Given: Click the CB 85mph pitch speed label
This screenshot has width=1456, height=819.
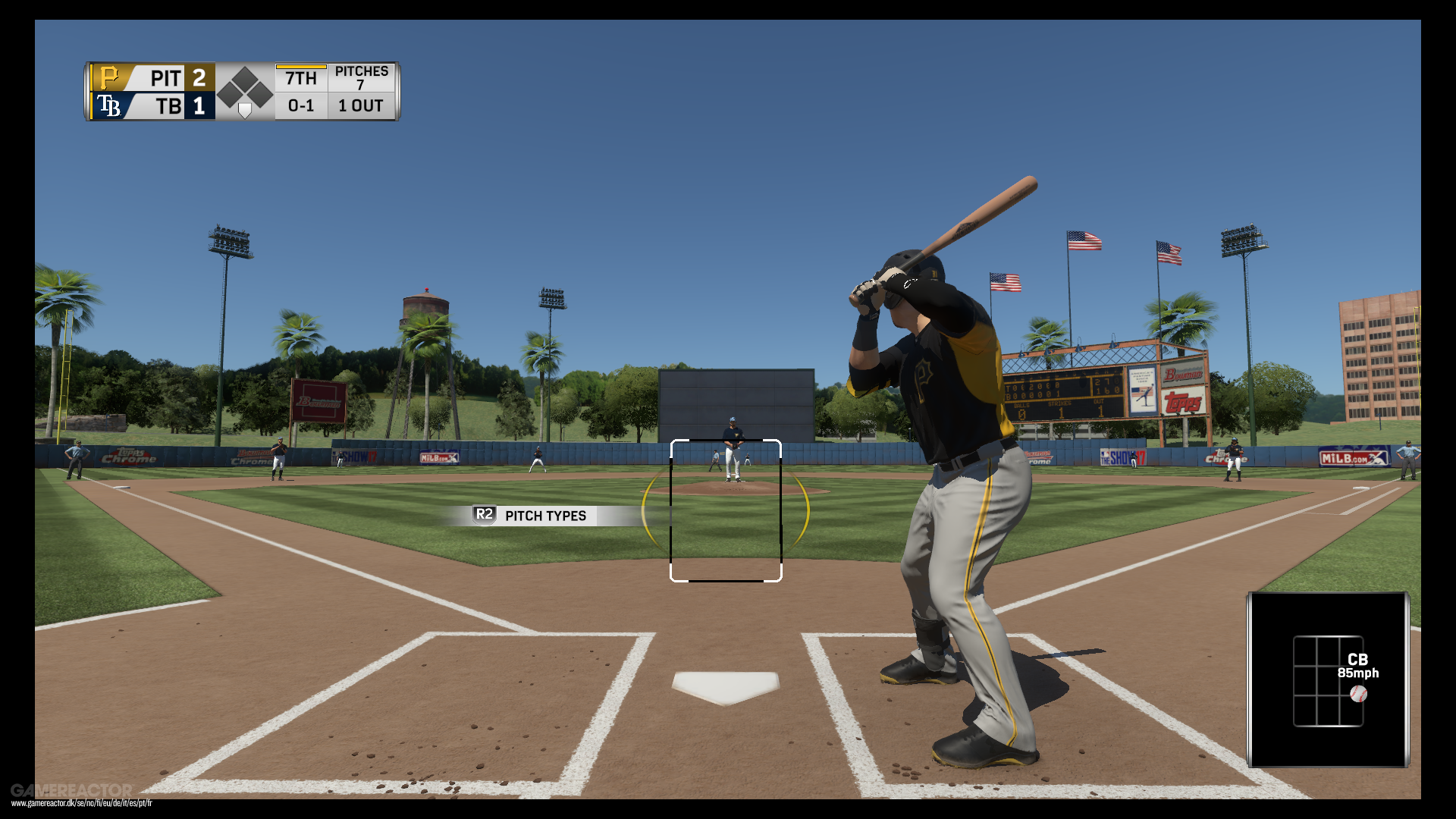Looking at the screenshot, I should [1361, 666].
